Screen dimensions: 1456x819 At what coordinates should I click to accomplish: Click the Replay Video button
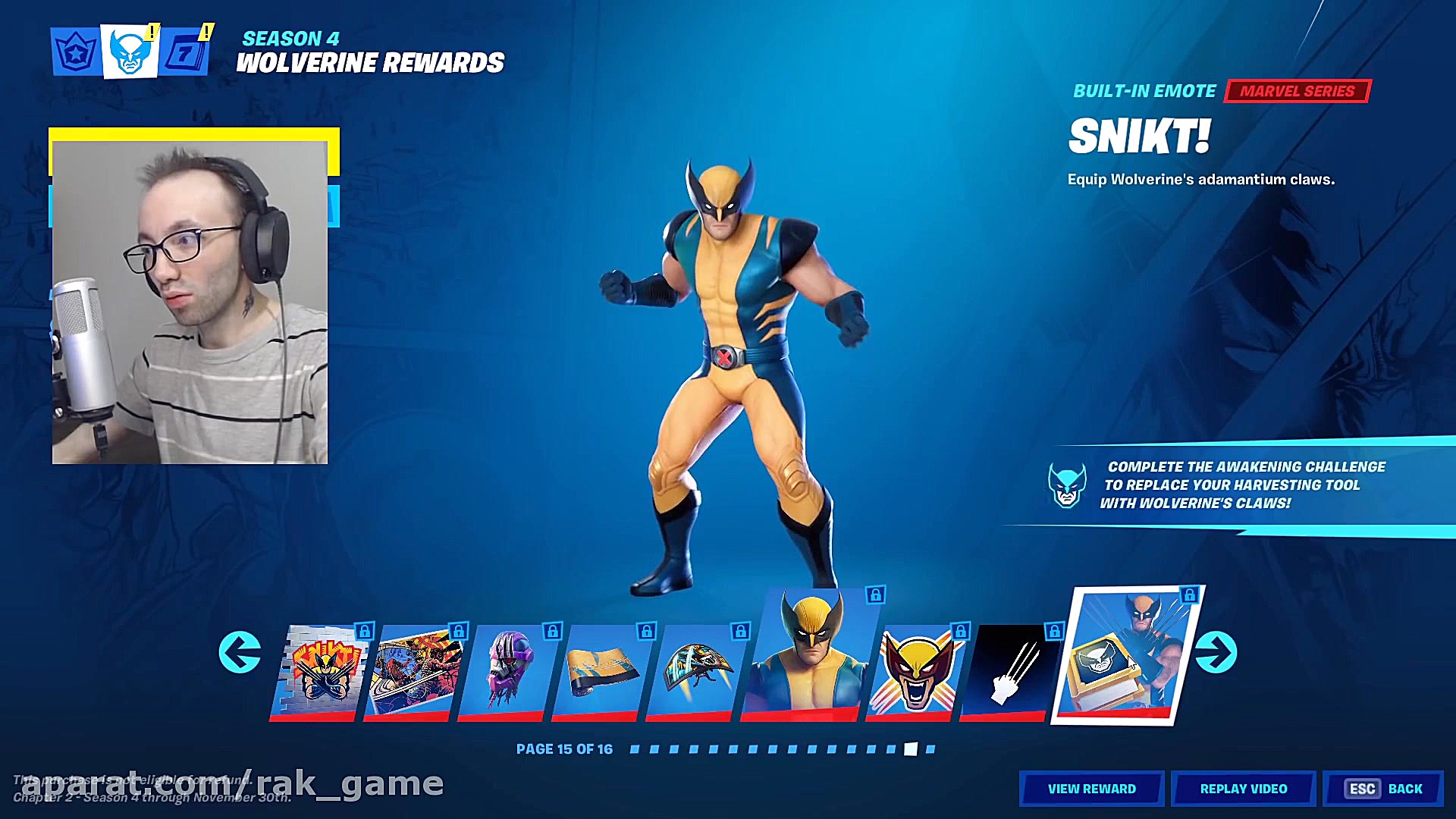point(1243,788)
